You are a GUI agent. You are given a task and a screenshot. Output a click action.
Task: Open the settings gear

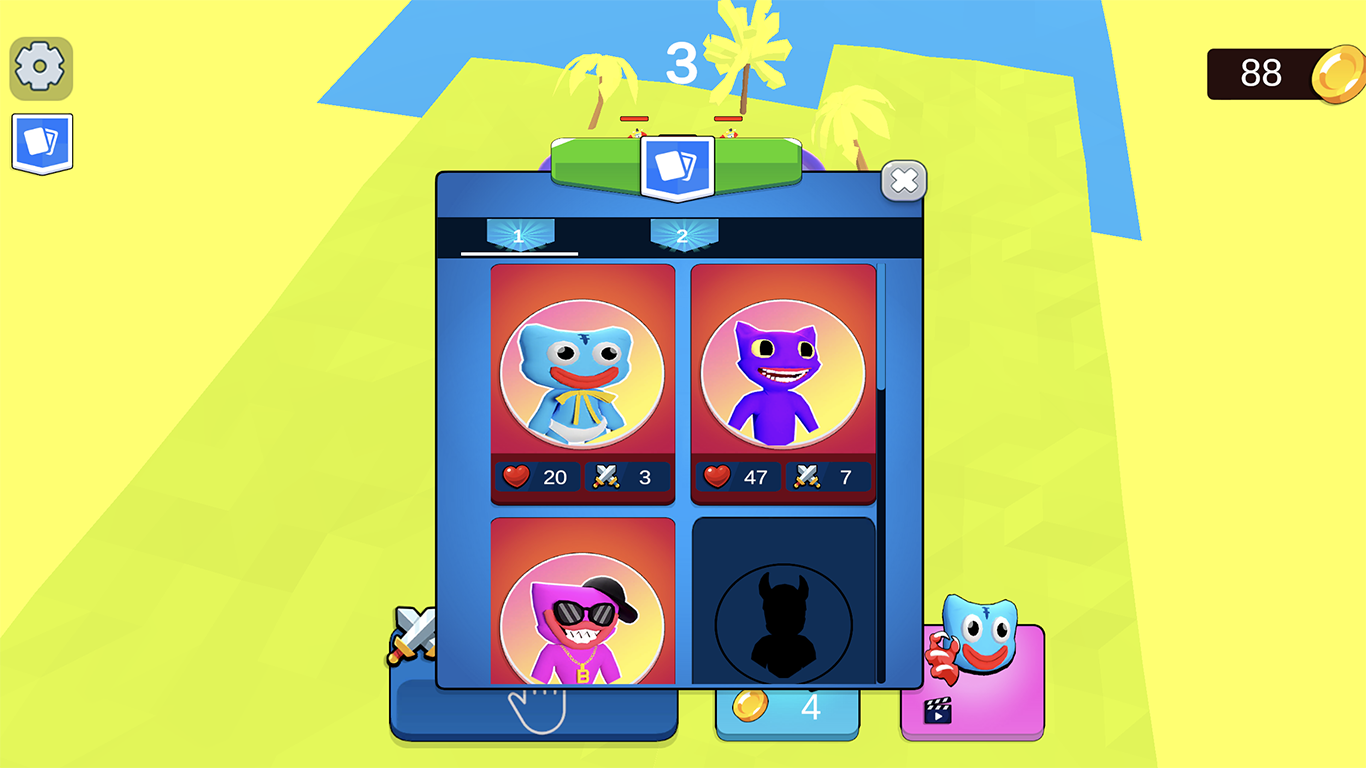40,67
